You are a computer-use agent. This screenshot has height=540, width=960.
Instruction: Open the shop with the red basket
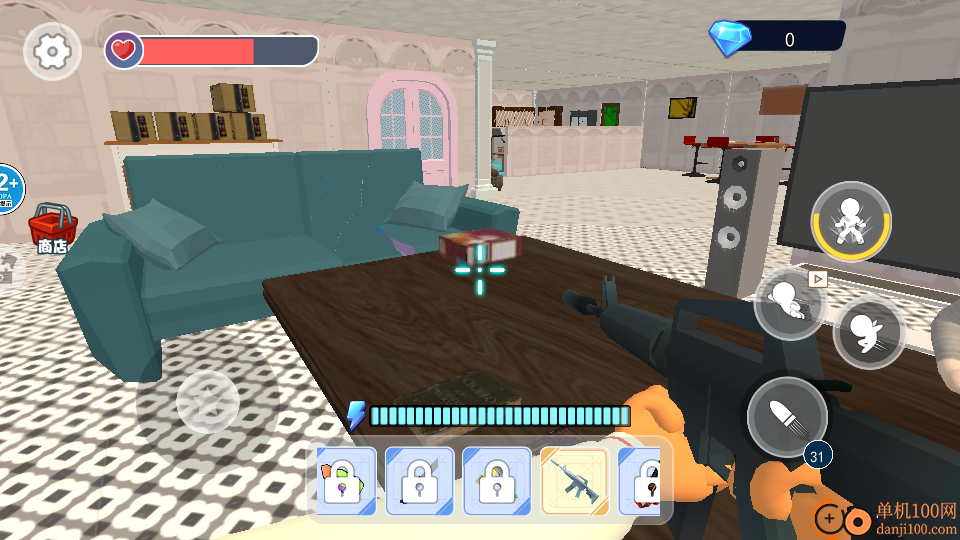click(53, 228)
